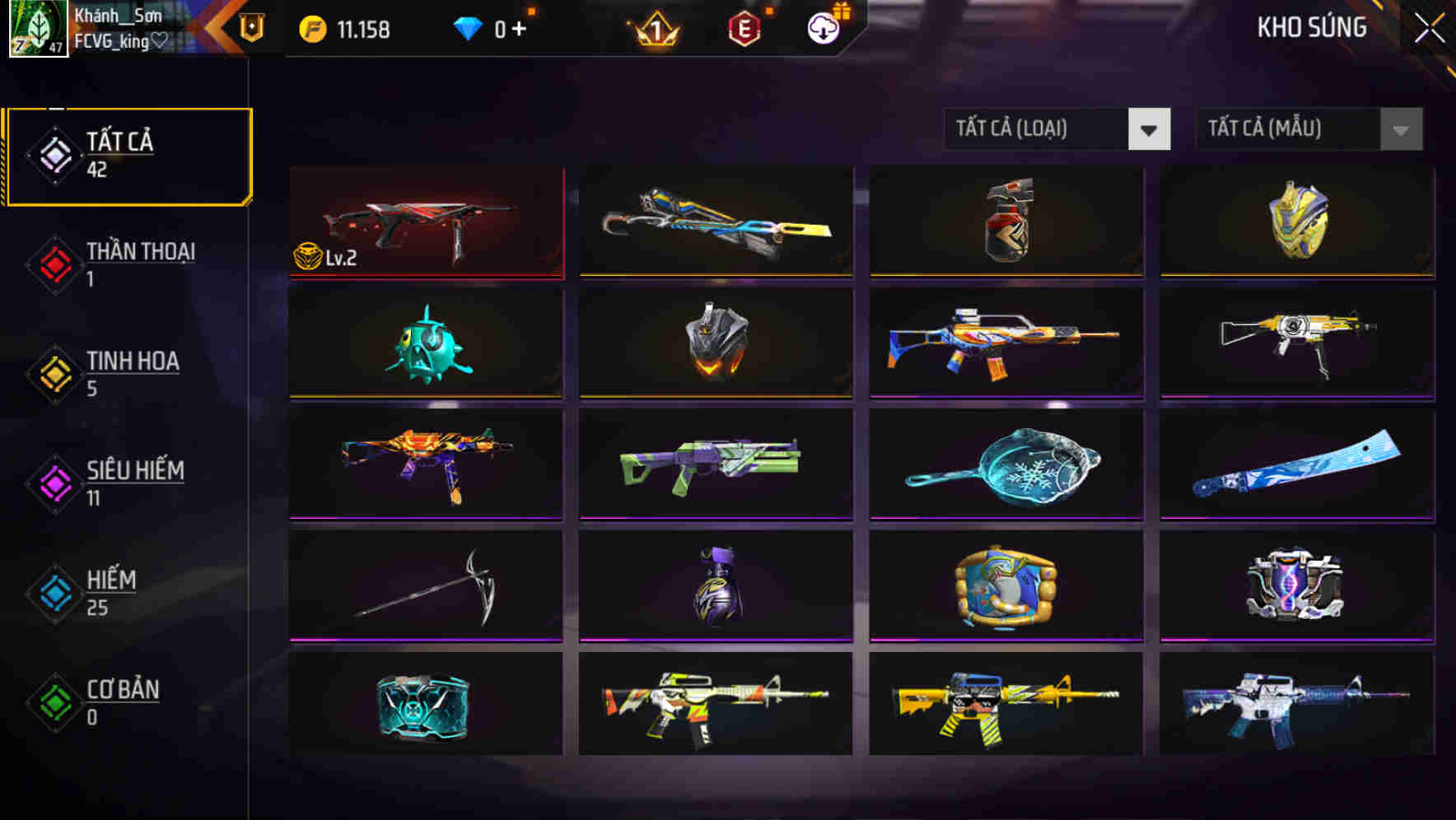This screenshot has width=1456, height=820.
Task: Click the player avatar portrait
Action: click(x=39, y=29)
